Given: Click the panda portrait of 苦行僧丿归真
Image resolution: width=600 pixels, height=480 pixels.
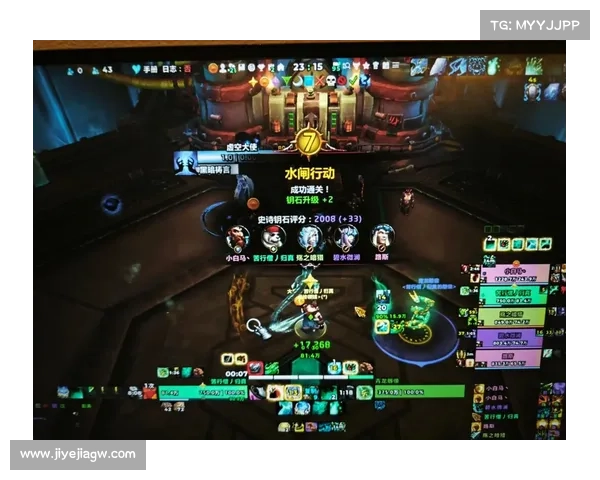Looking at the screenshot, I should pyautogui.click(x=273, y=238).
